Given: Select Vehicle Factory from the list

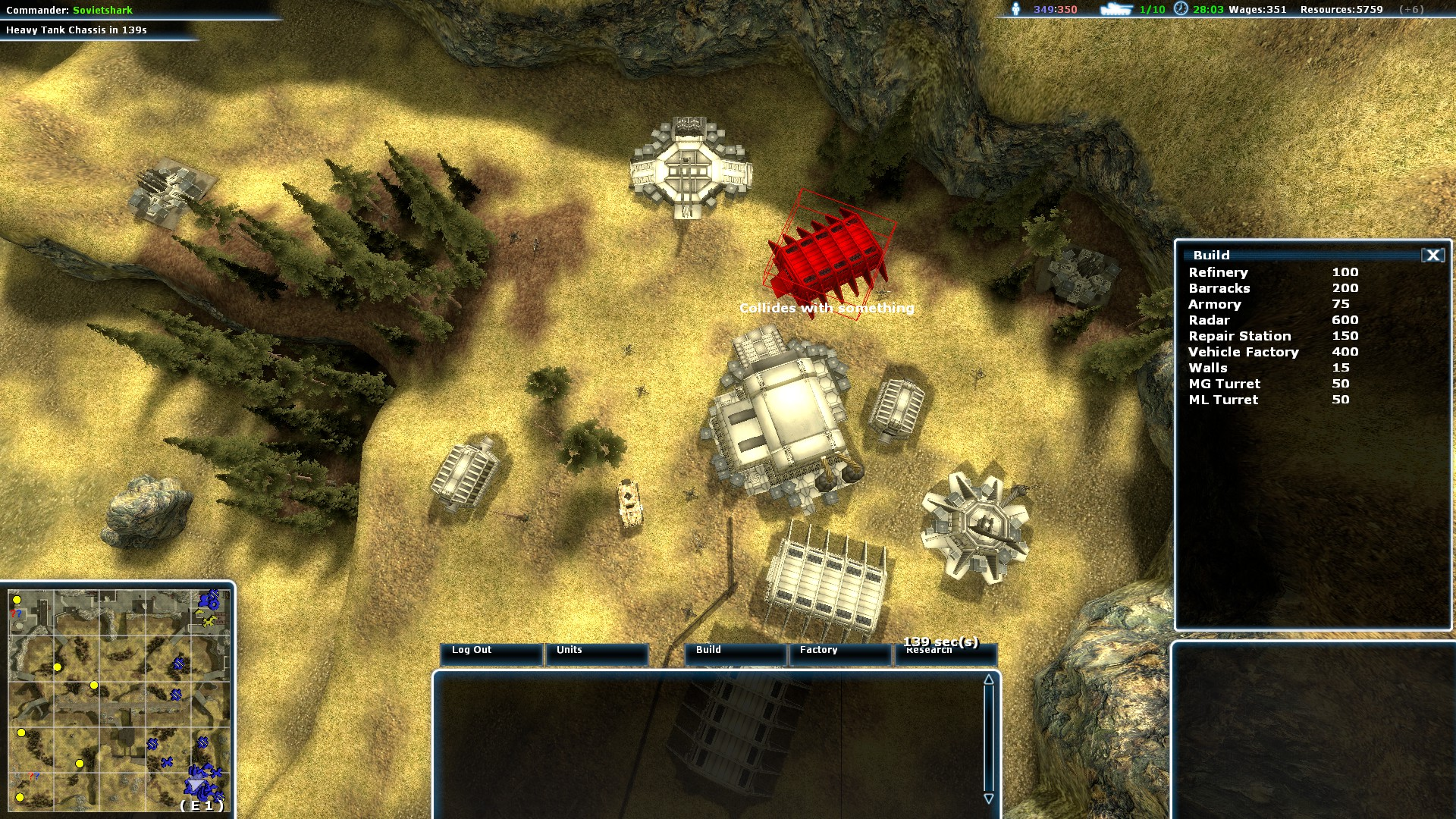Looking at the screenshot, I should click(x=1243, y=352).
